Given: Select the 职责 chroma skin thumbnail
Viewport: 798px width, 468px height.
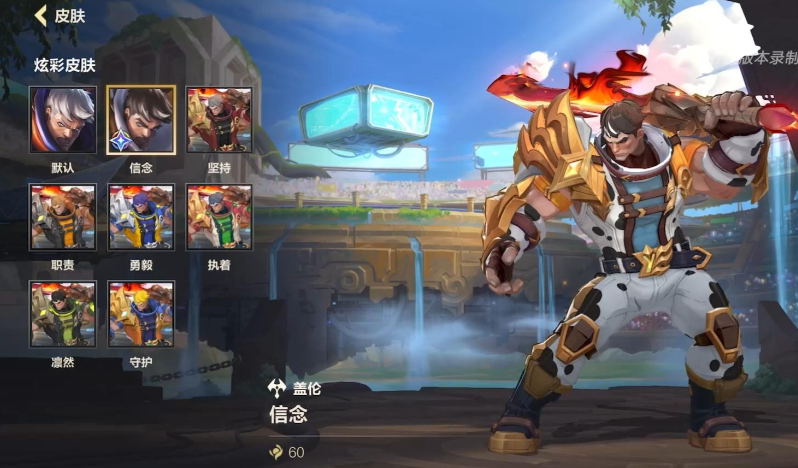Looking at the screenshot, I should (x=63, y=217).
